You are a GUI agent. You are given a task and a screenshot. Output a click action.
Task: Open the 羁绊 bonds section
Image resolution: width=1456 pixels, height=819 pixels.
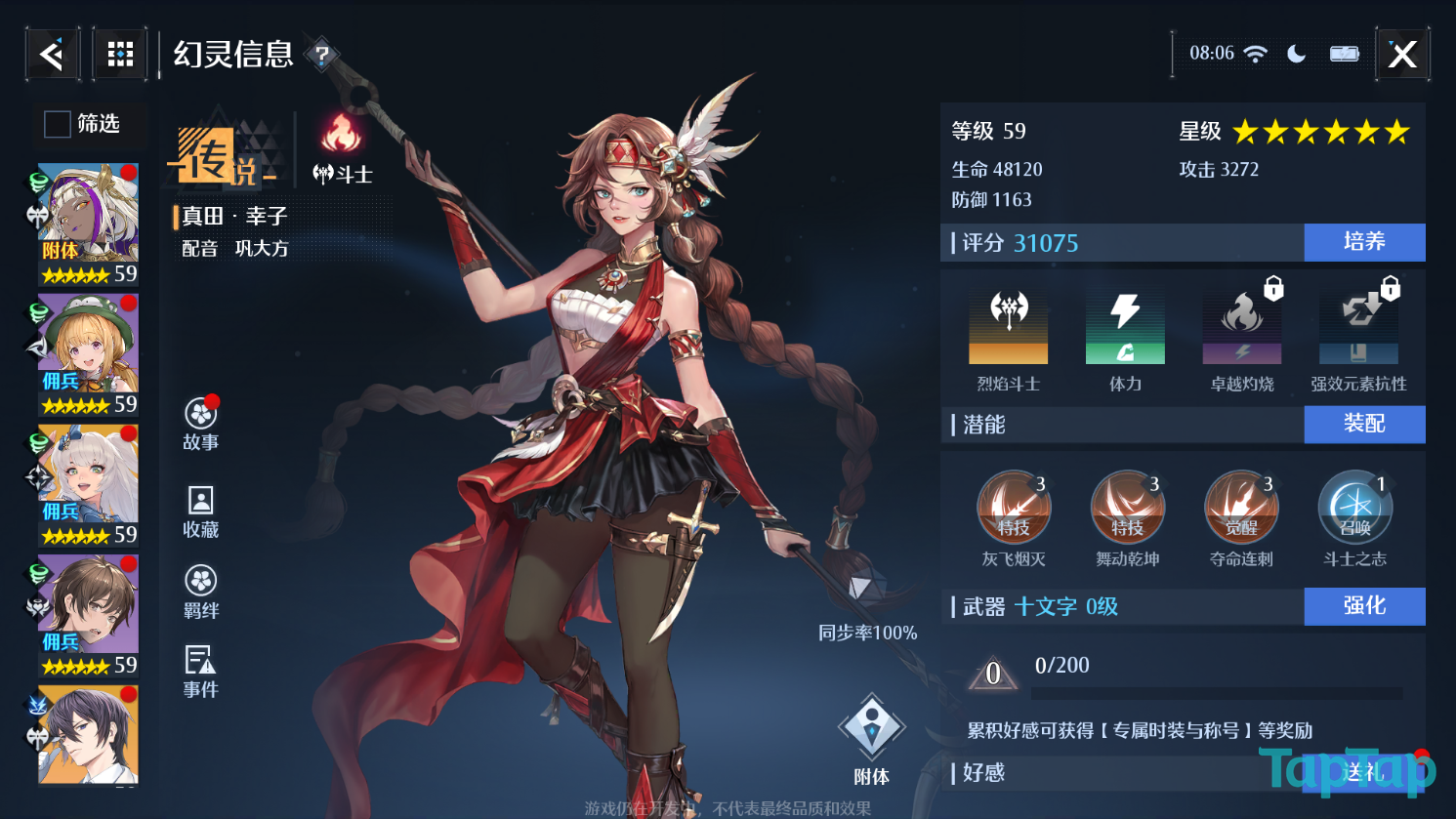[x=201, y=592]
